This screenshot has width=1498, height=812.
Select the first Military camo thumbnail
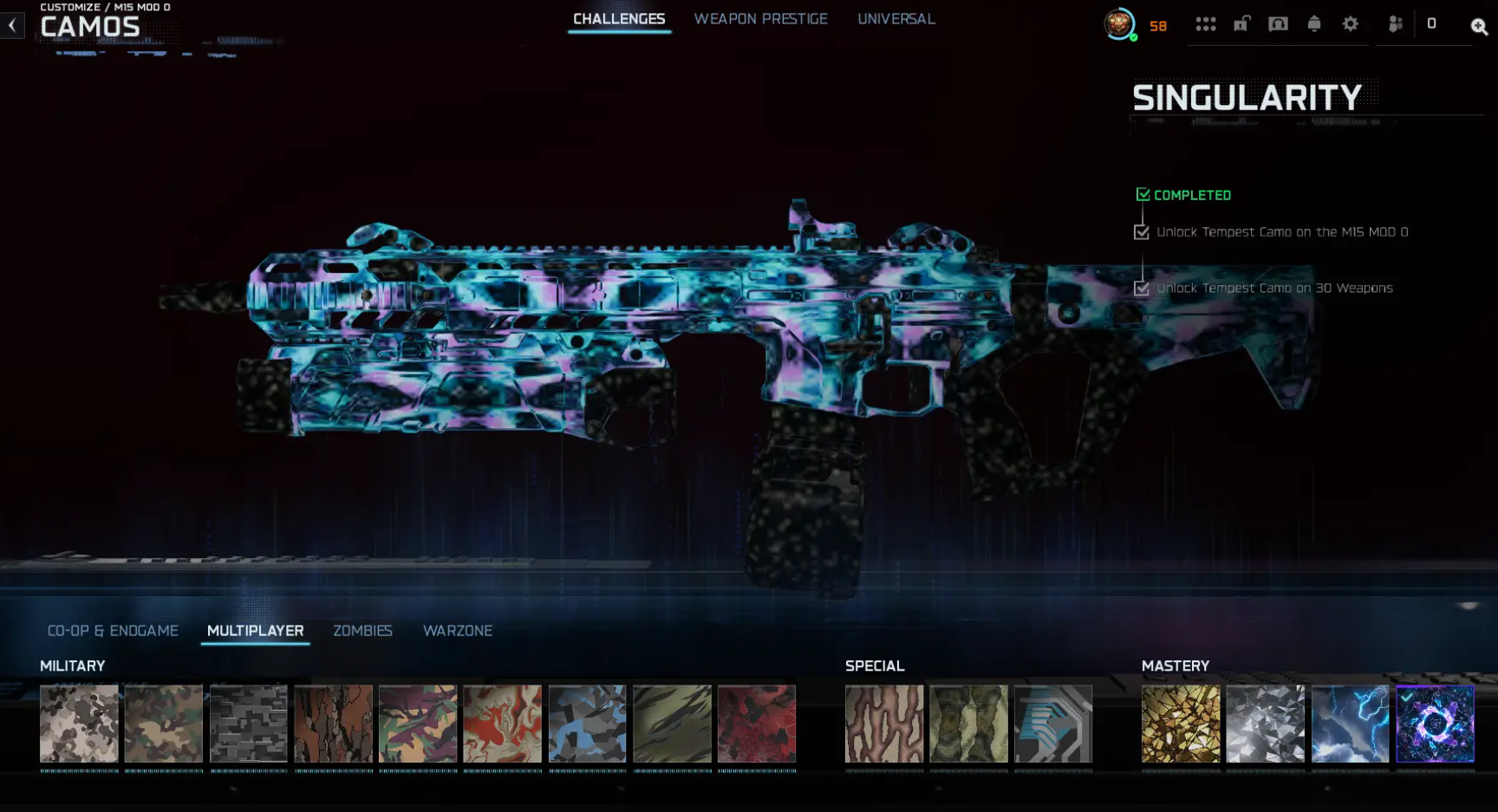click(78, 724)
